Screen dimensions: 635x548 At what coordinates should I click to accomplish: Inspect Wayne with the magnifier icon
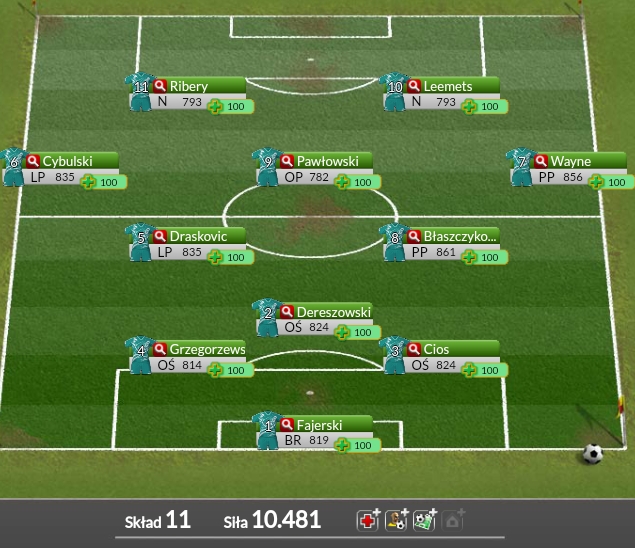pos(541,162)
